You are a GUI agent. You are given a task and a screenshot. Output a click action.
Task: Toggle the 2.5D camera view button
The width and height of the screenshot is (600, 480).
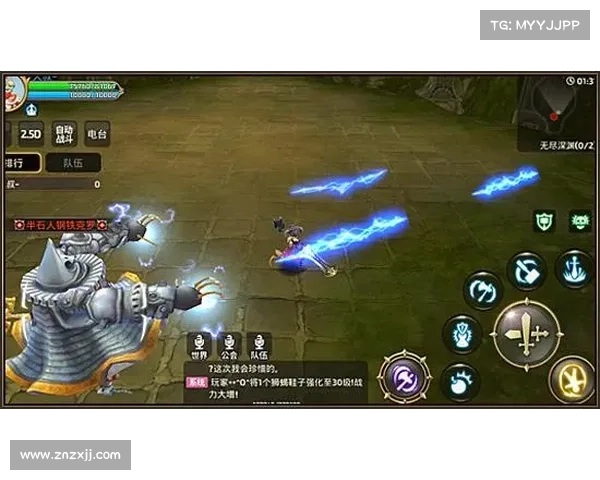tap(32, 133)
